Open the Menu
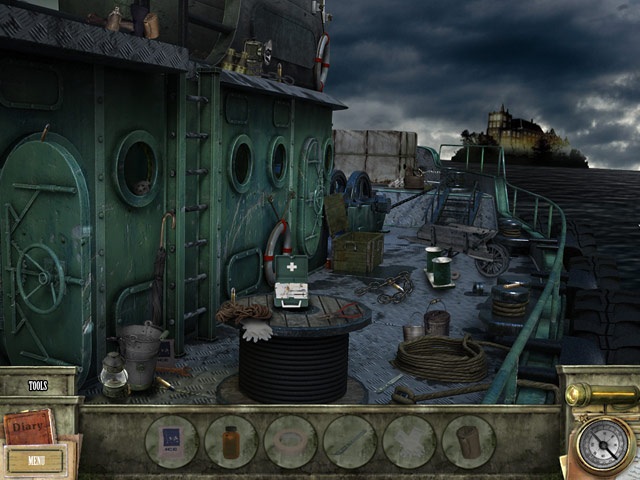640x480 pixels. 36,461
